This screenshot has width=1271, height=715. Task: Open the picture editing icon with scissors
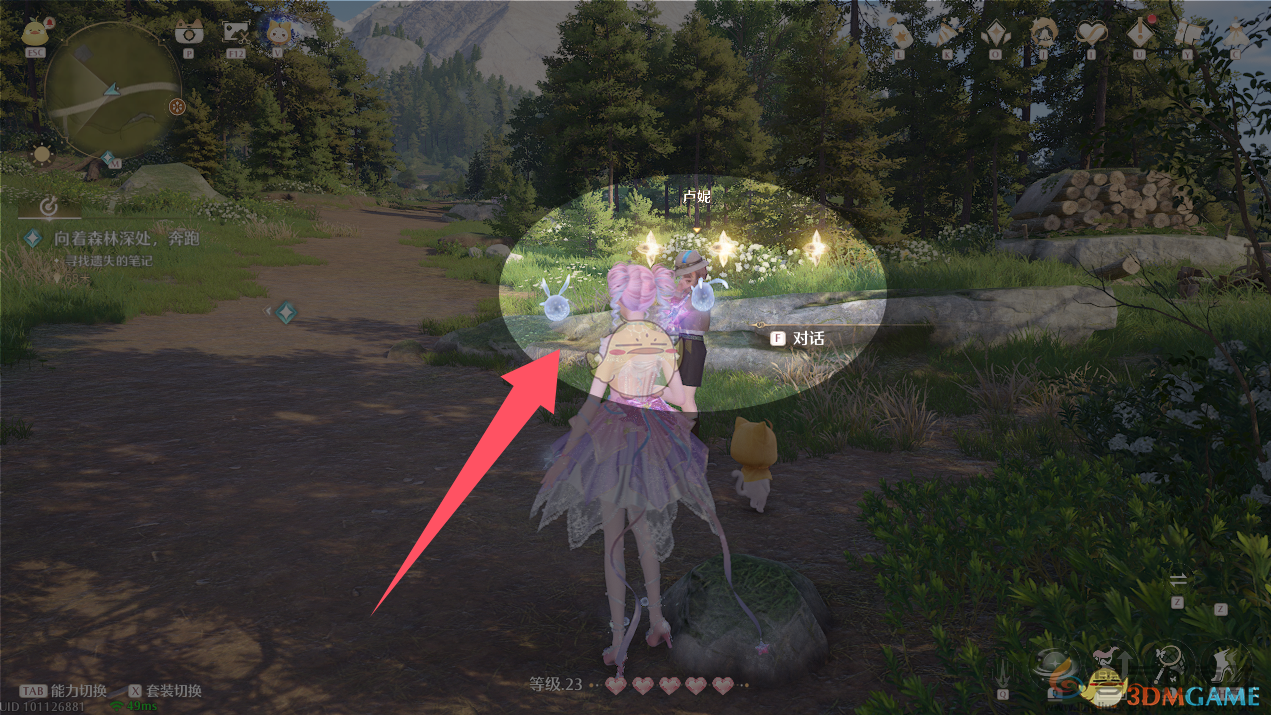236,31
